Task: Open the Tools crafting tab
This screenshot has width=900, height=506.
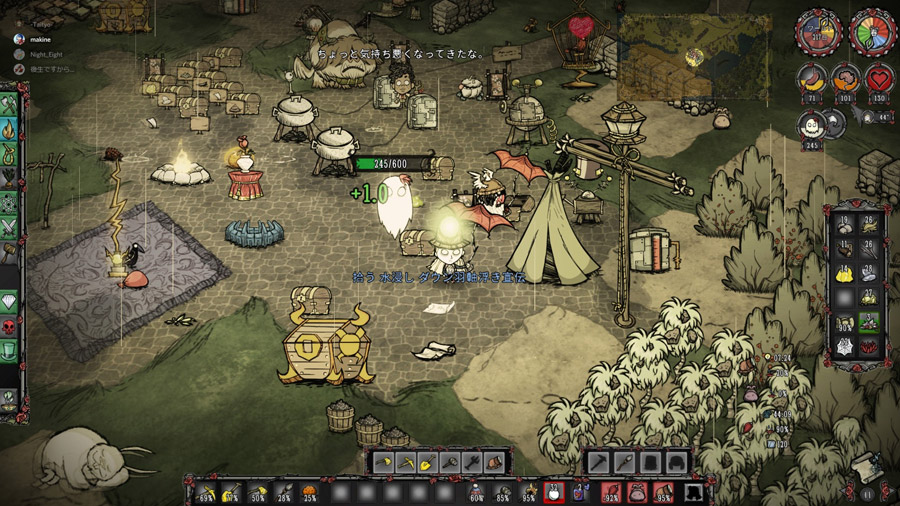Action: click(x=11, y=106)
